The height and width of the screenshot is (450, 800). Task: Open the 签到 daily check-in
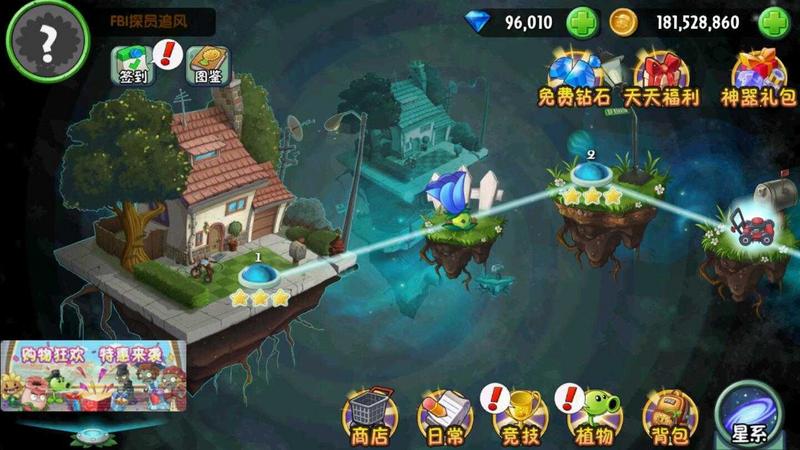(131, 64)
